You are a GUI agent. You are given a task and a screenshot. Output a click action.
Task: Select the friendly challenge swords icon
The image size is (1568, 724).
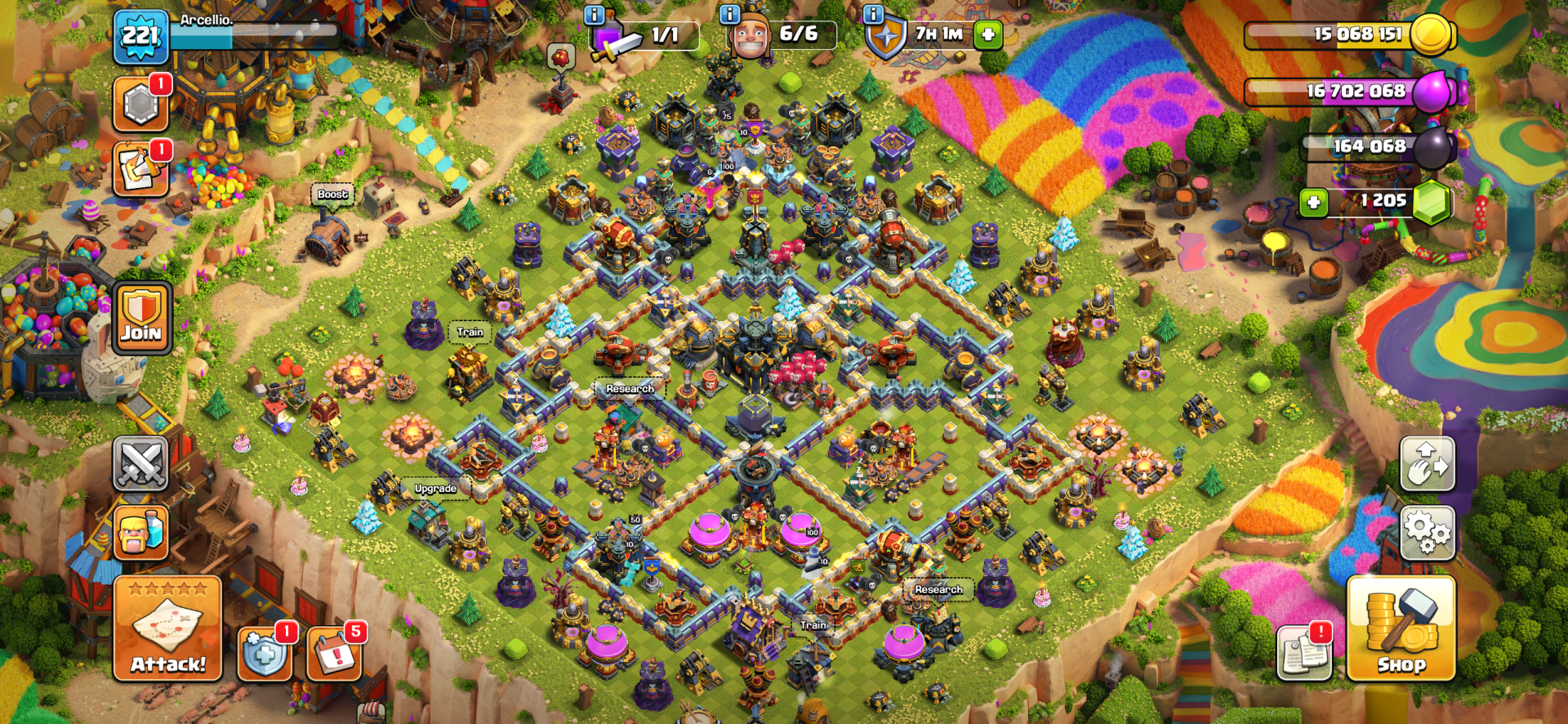140,463
